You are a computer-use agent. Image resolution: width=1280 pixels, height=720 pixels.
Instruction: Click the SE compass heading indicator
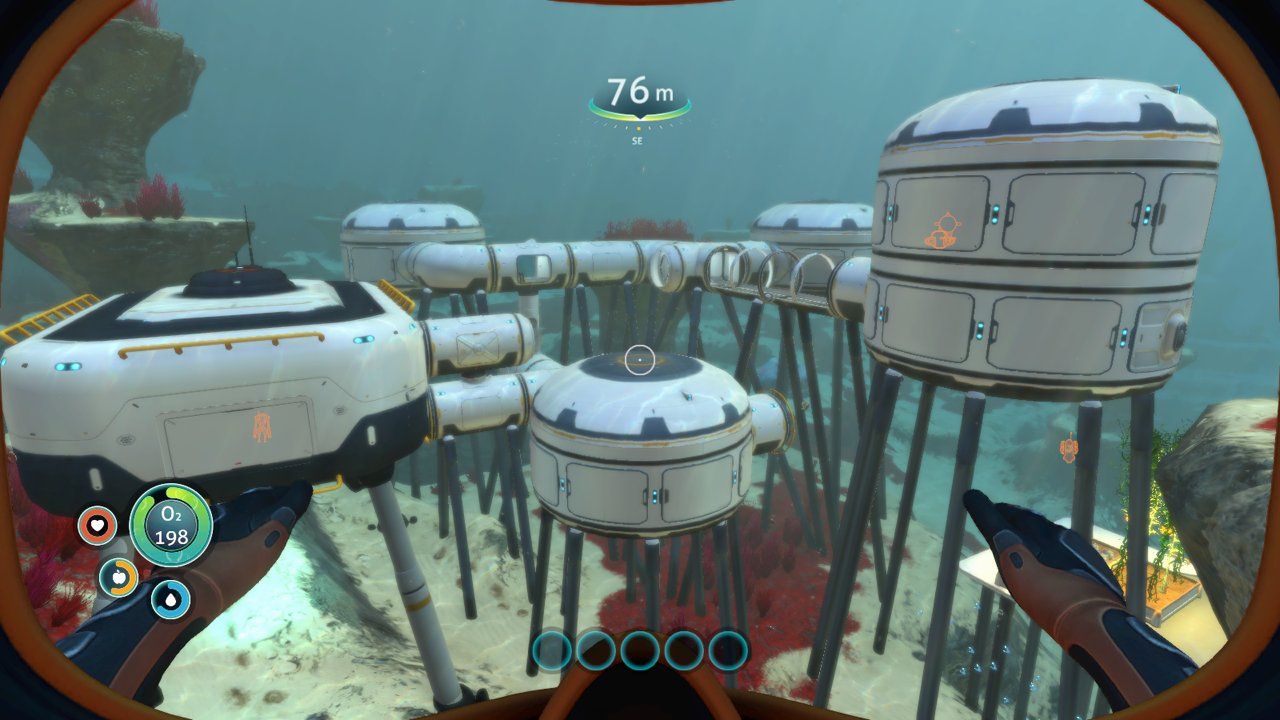pos(636,140)
